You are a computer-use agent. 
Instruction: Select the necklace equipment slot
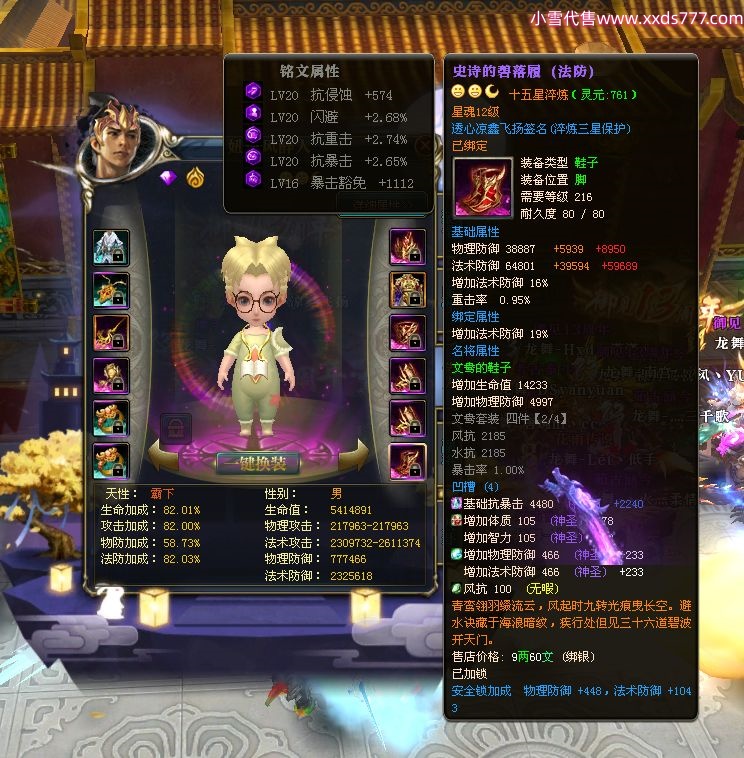tap(110, 290)
